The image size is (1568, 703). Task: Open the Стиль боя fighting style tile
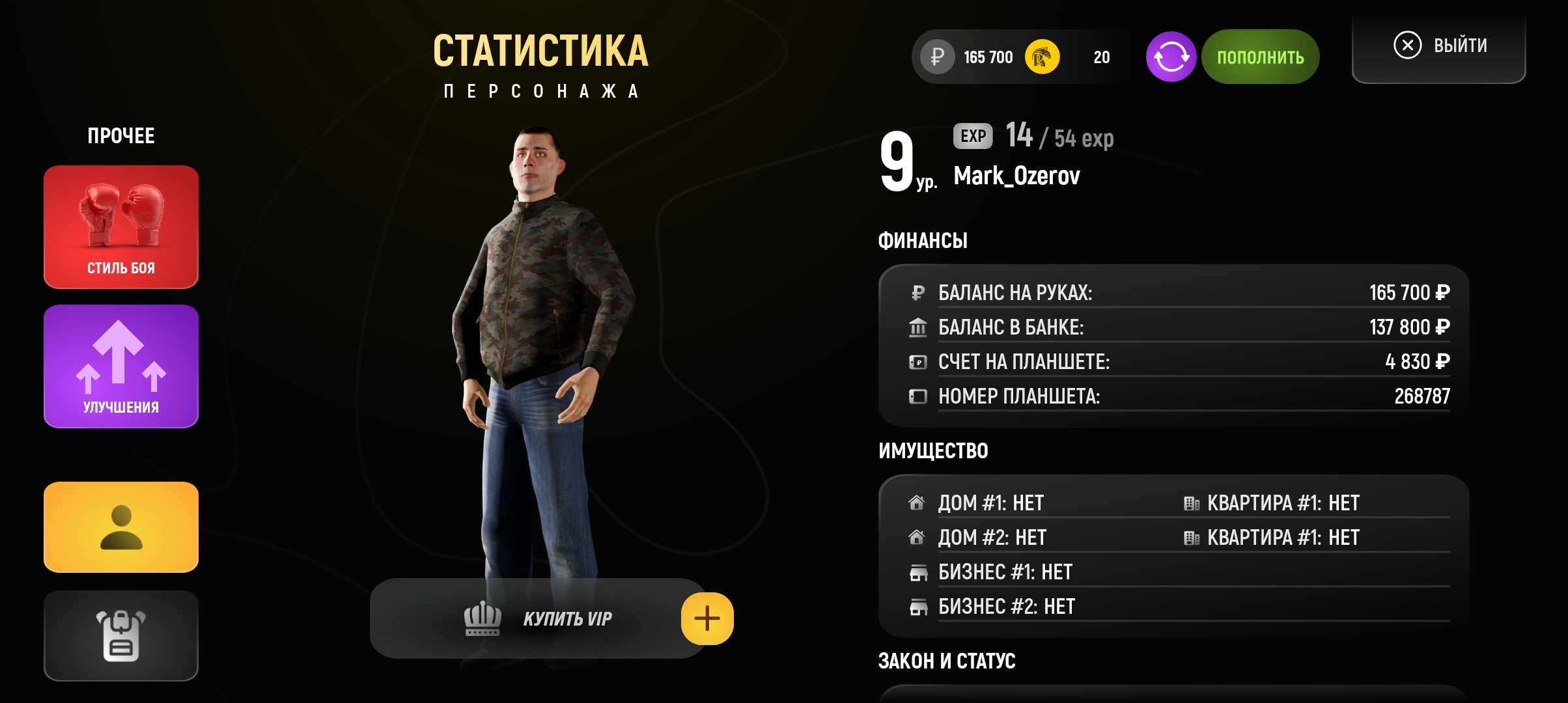[121, 227]
